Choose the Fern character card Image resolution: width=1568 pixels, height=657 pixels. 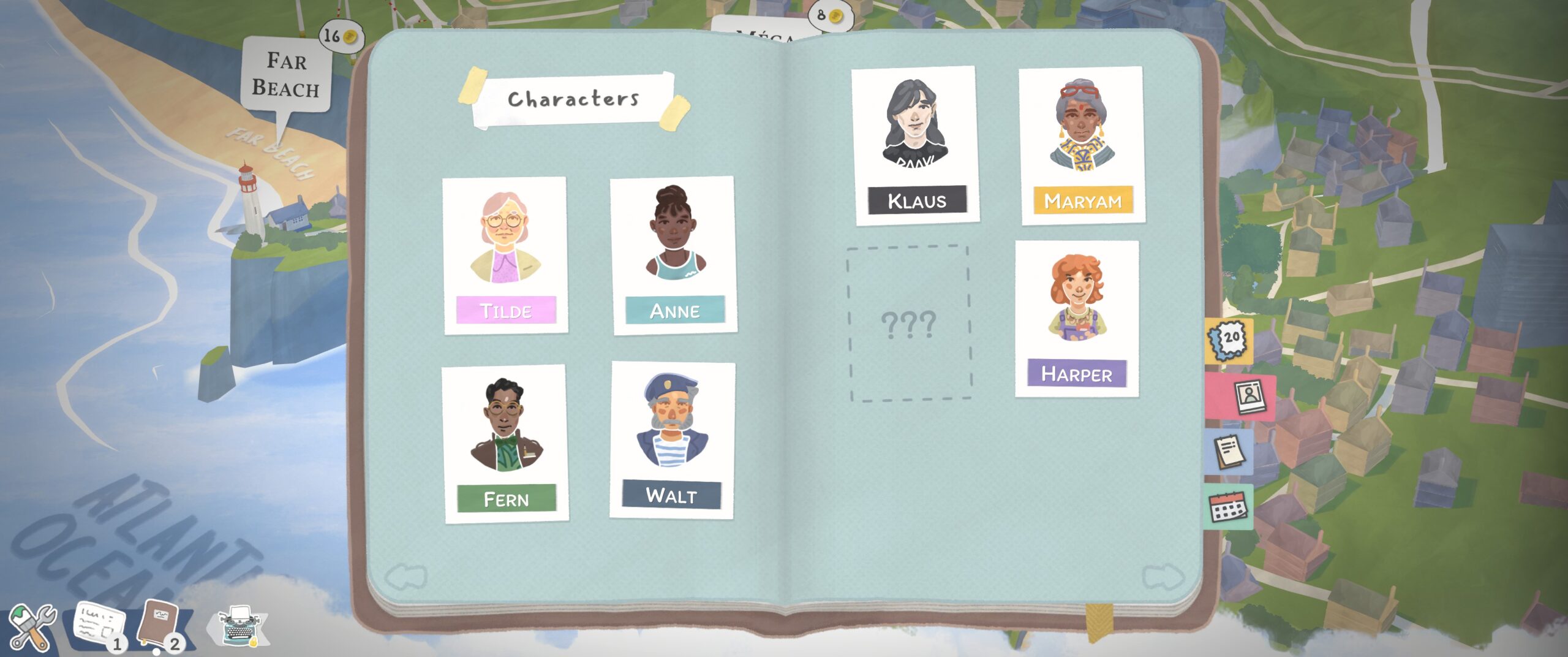pyautogui.click(x=505, y=444)
